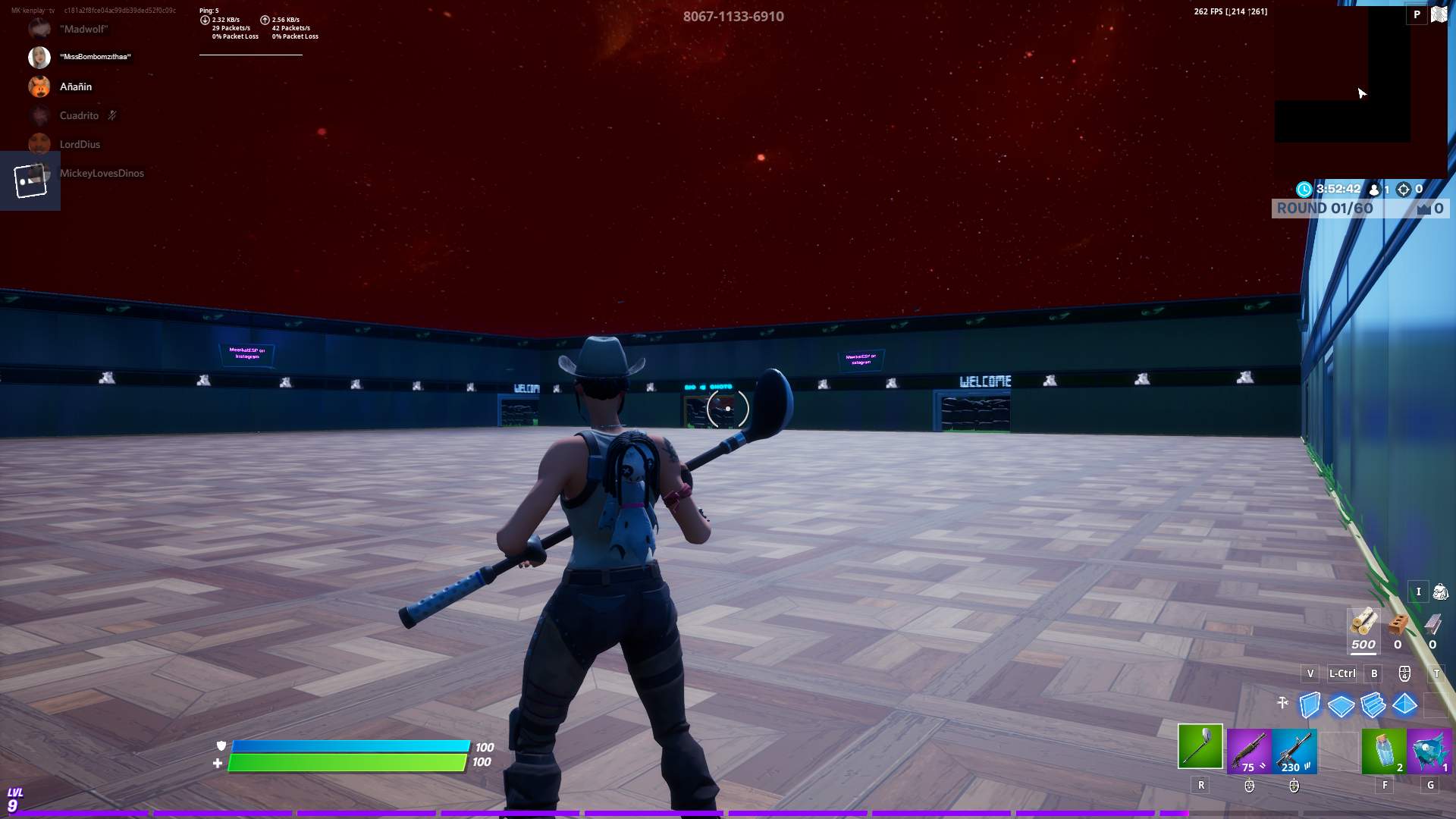
Task: Select the pyramid roof building piece
Action: coord(1404,704)
